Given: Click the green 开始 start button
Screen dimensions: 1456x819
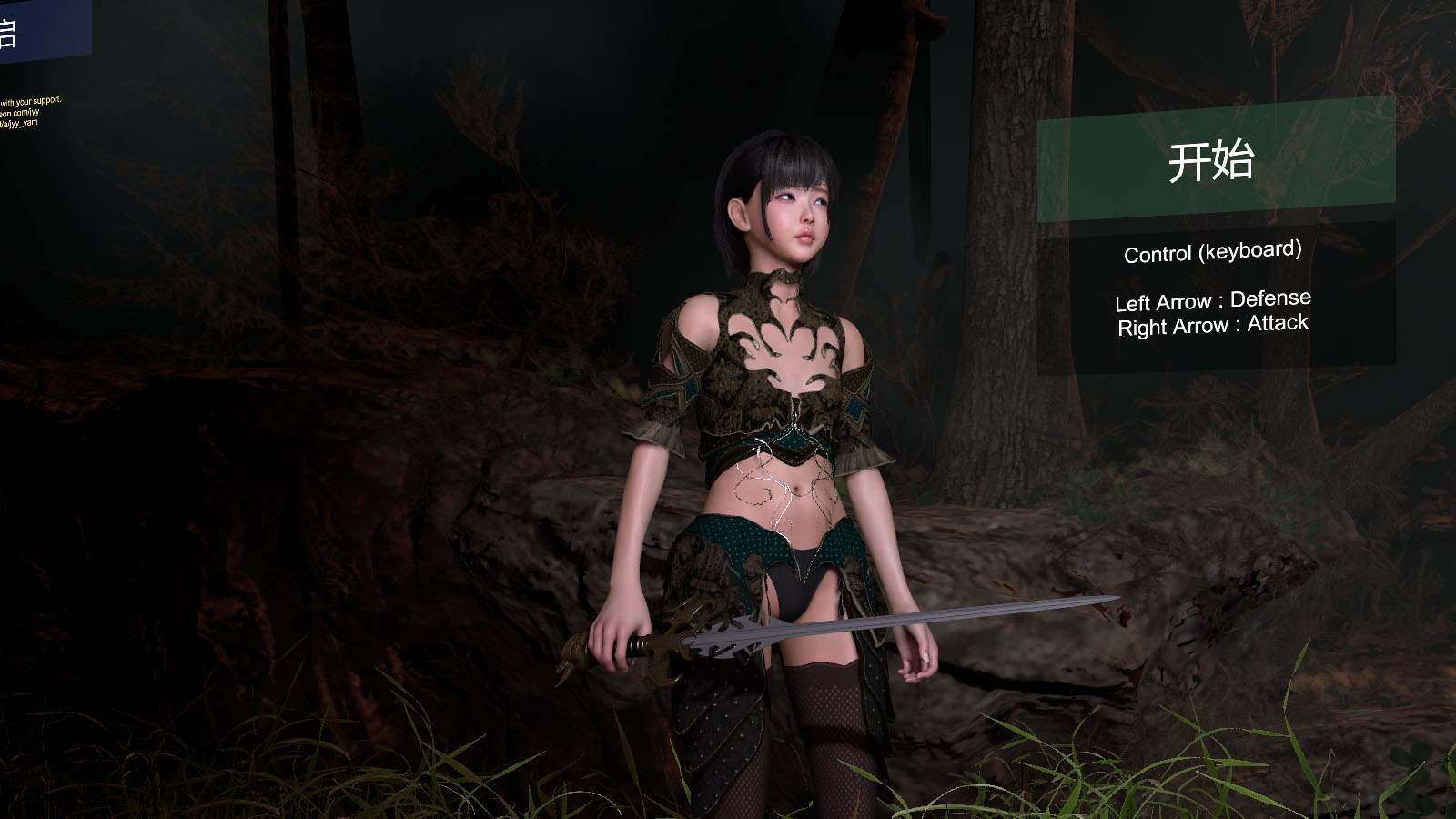Looking at the screenshot, I should [1215, 161].
